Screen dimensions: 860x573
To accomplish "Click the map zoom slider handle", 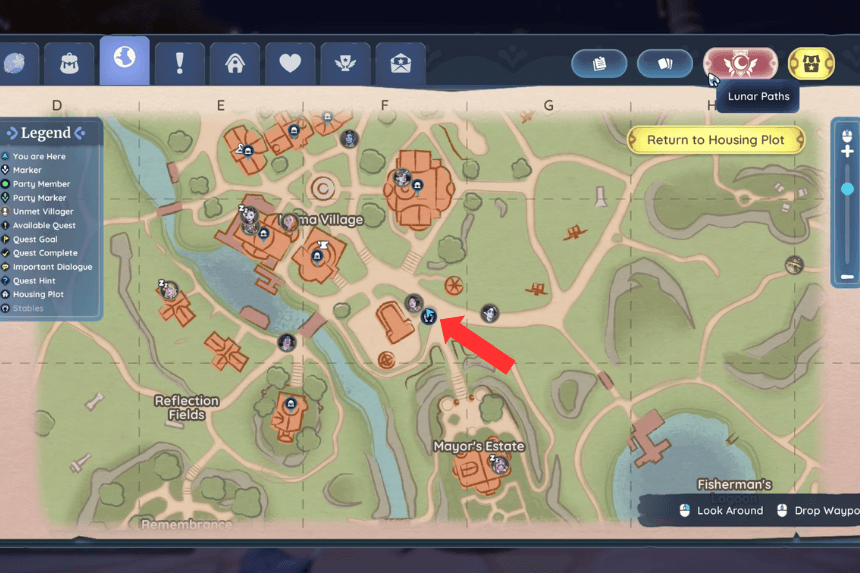I will pos(848,189).
